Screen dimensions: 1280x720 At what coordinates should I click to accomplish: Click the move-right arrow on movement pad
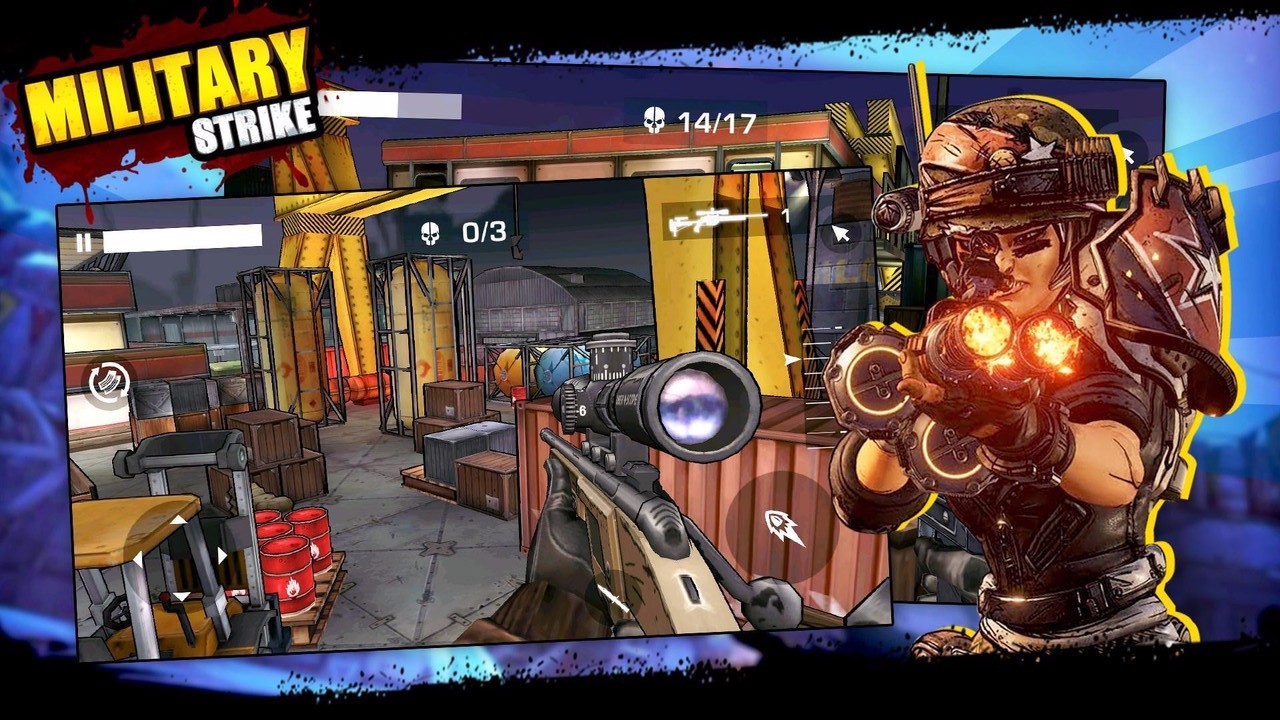point(222,555)
